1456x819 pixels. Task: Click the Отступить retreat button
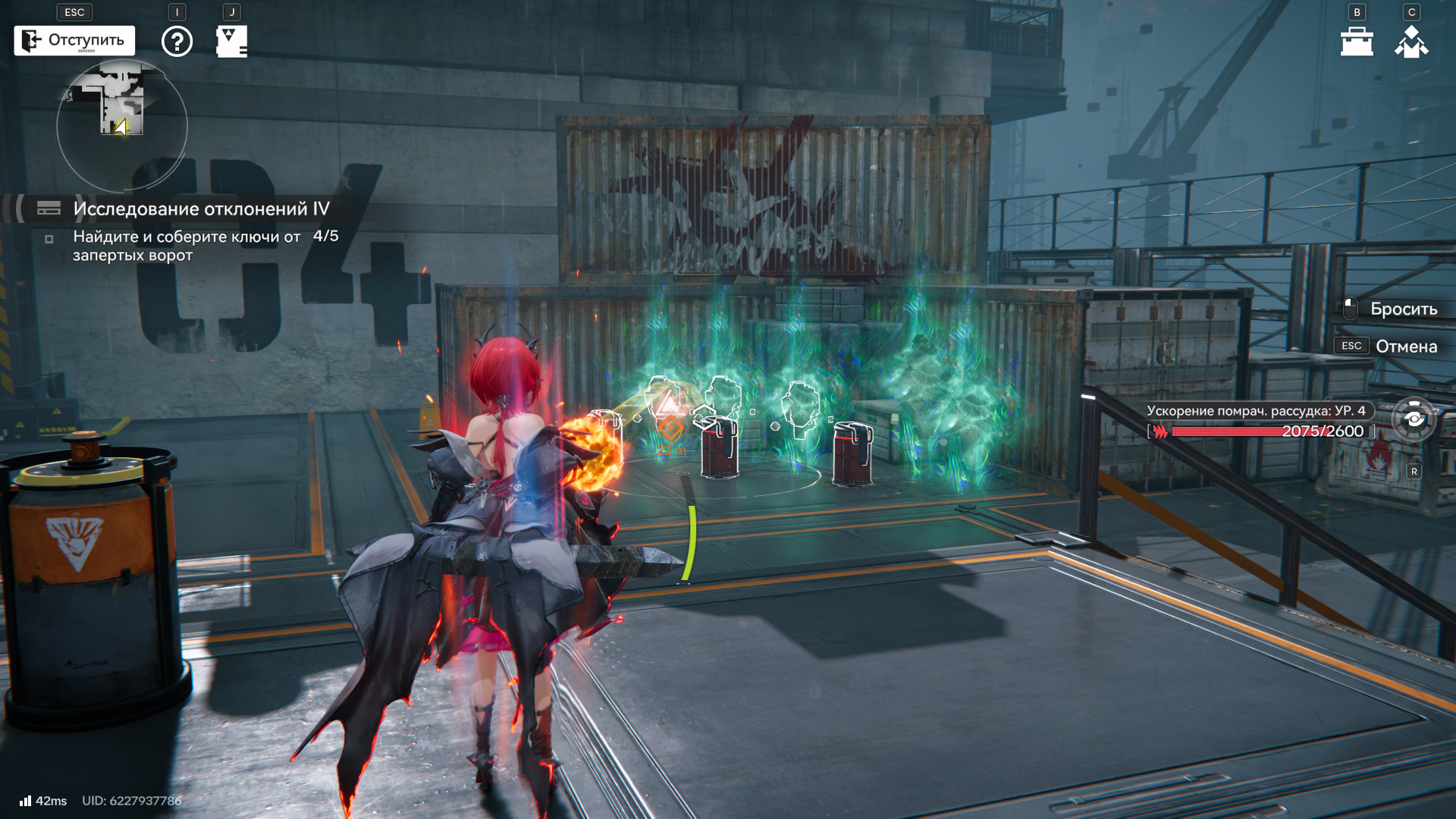click(74, 40)
